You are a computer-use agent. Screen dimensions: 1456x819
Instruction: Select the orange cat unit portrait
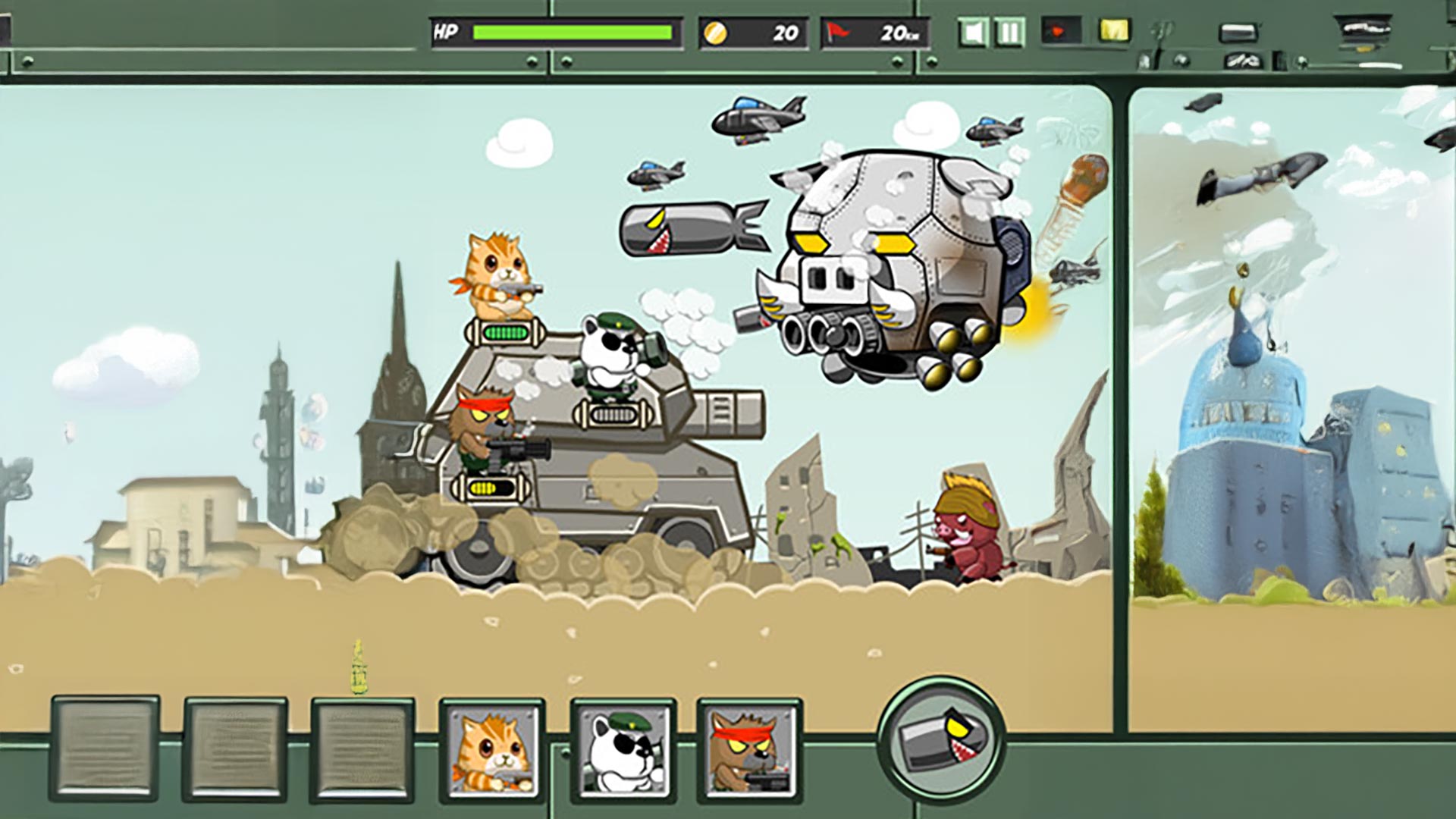coord(493,751)
